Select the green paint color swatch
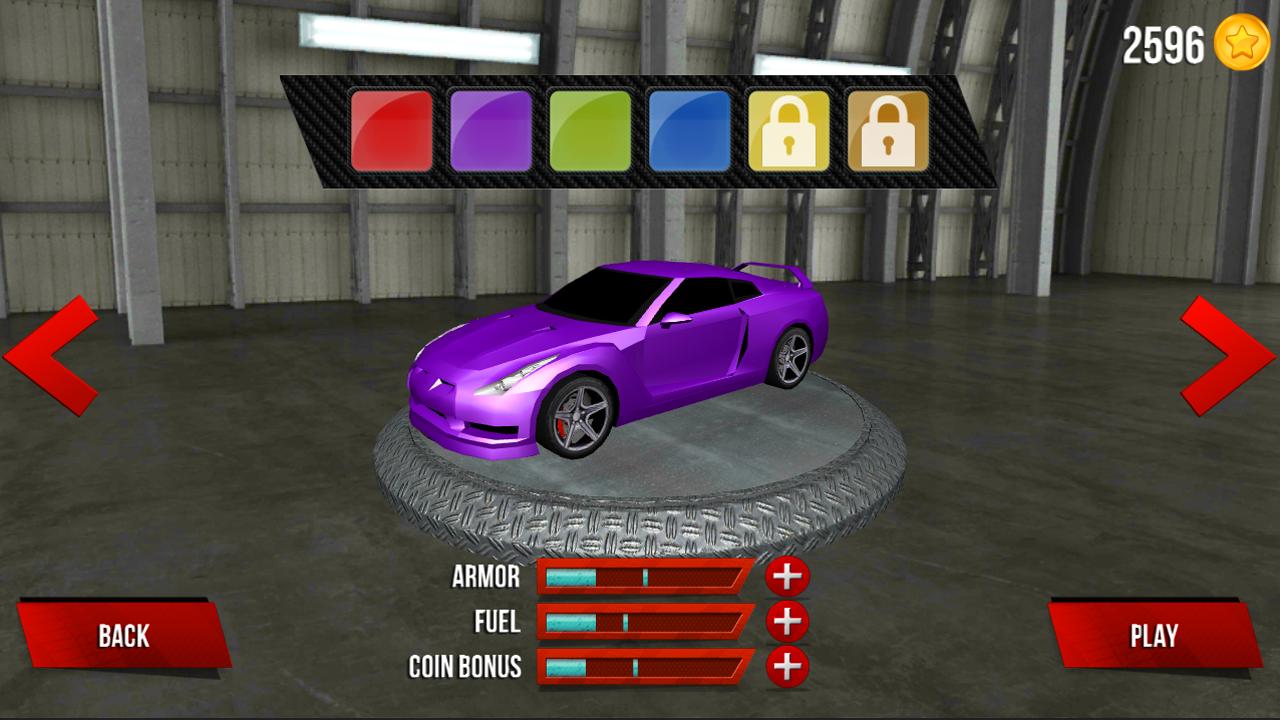This screenshot has height=720, width=1280. (592, 131)
